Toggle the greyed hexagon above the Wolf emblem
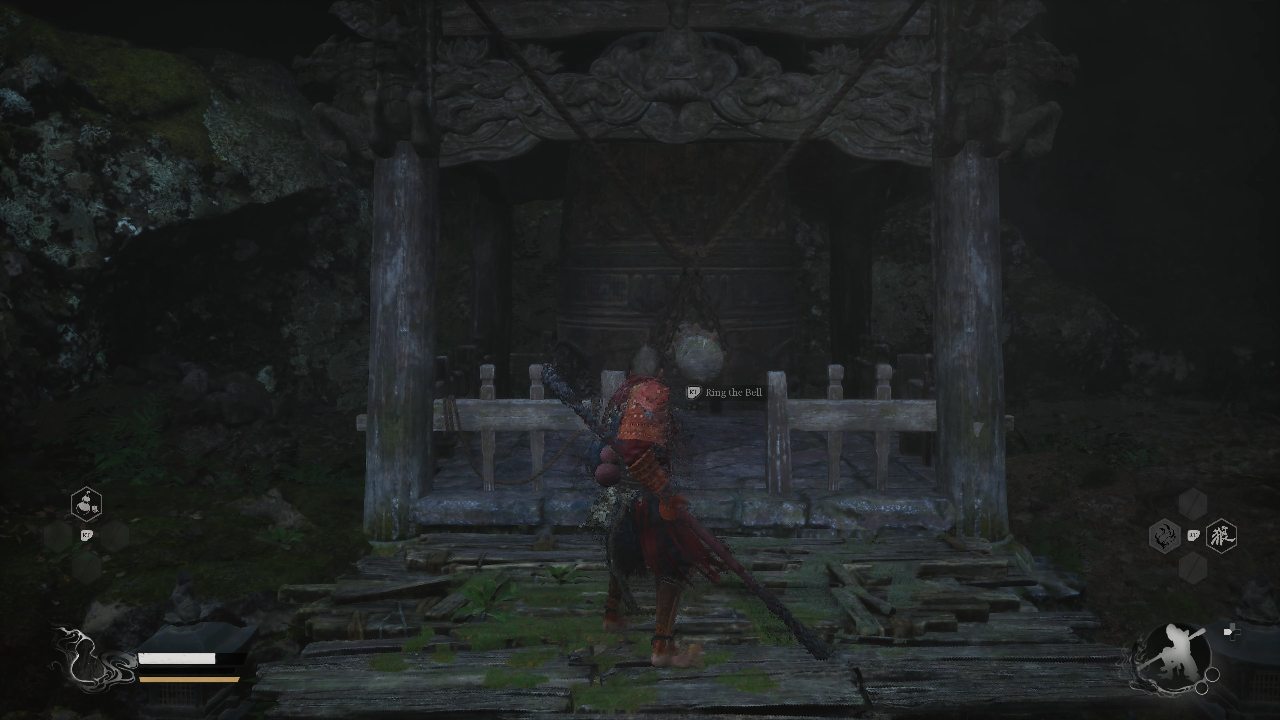 tap(1191, 505)
